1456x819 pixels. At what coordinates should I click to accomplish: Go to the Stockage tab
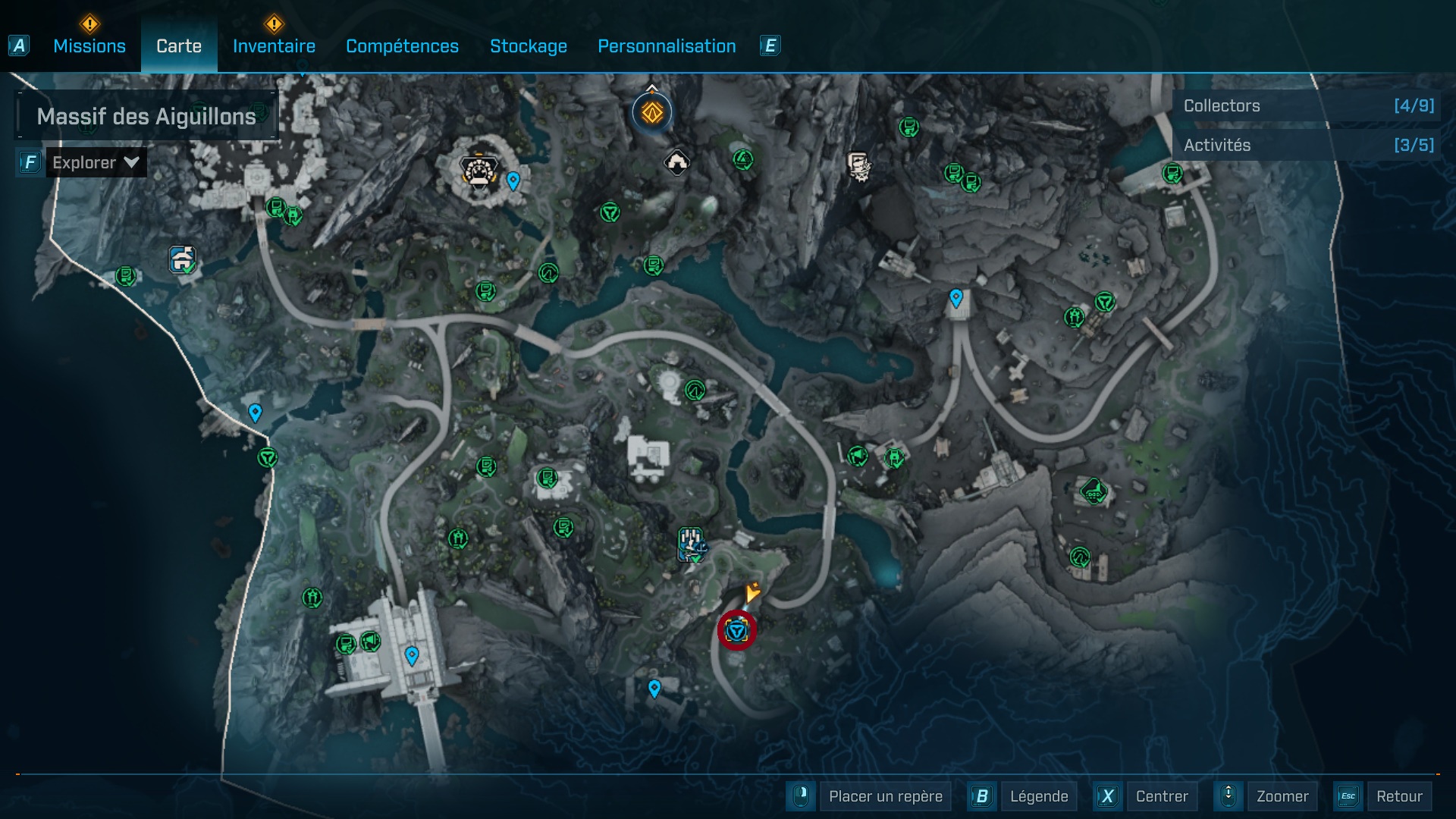point(528,46)
